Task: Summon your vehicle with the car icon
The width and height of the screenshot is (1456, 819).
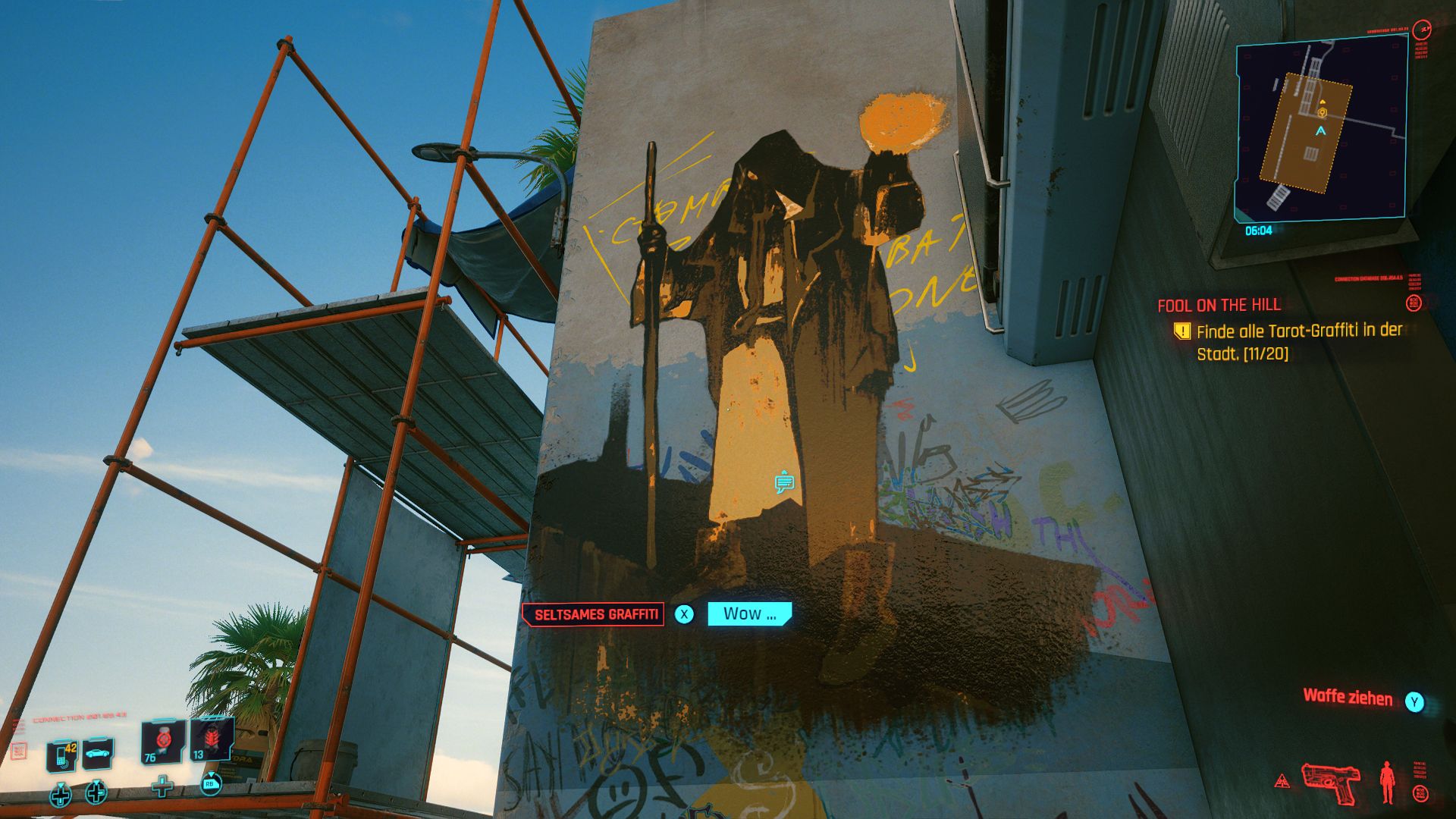Action: [x=98, y=753]
